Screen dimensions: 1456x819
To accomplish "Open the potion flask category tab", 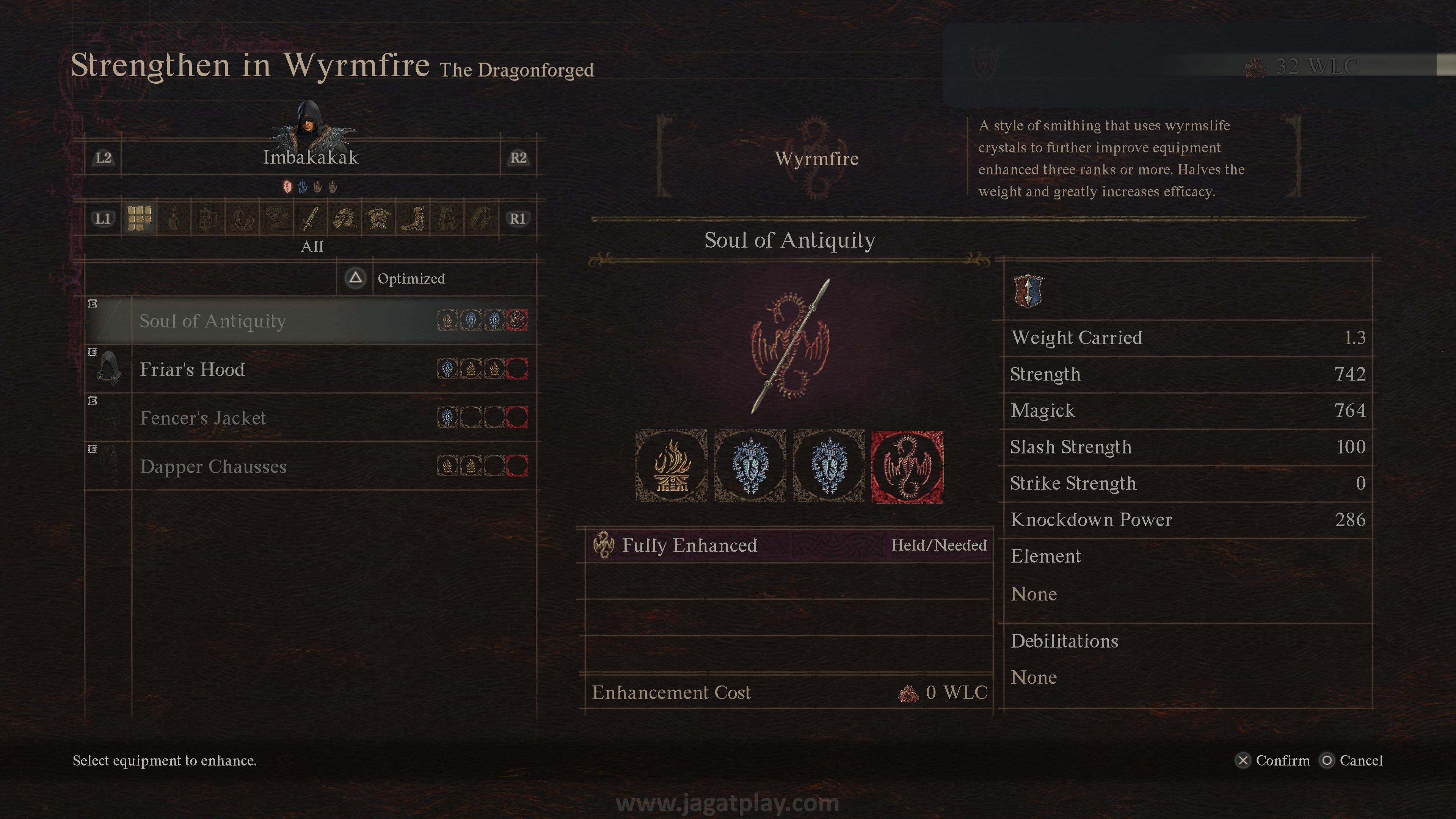I will coord(174,218).
